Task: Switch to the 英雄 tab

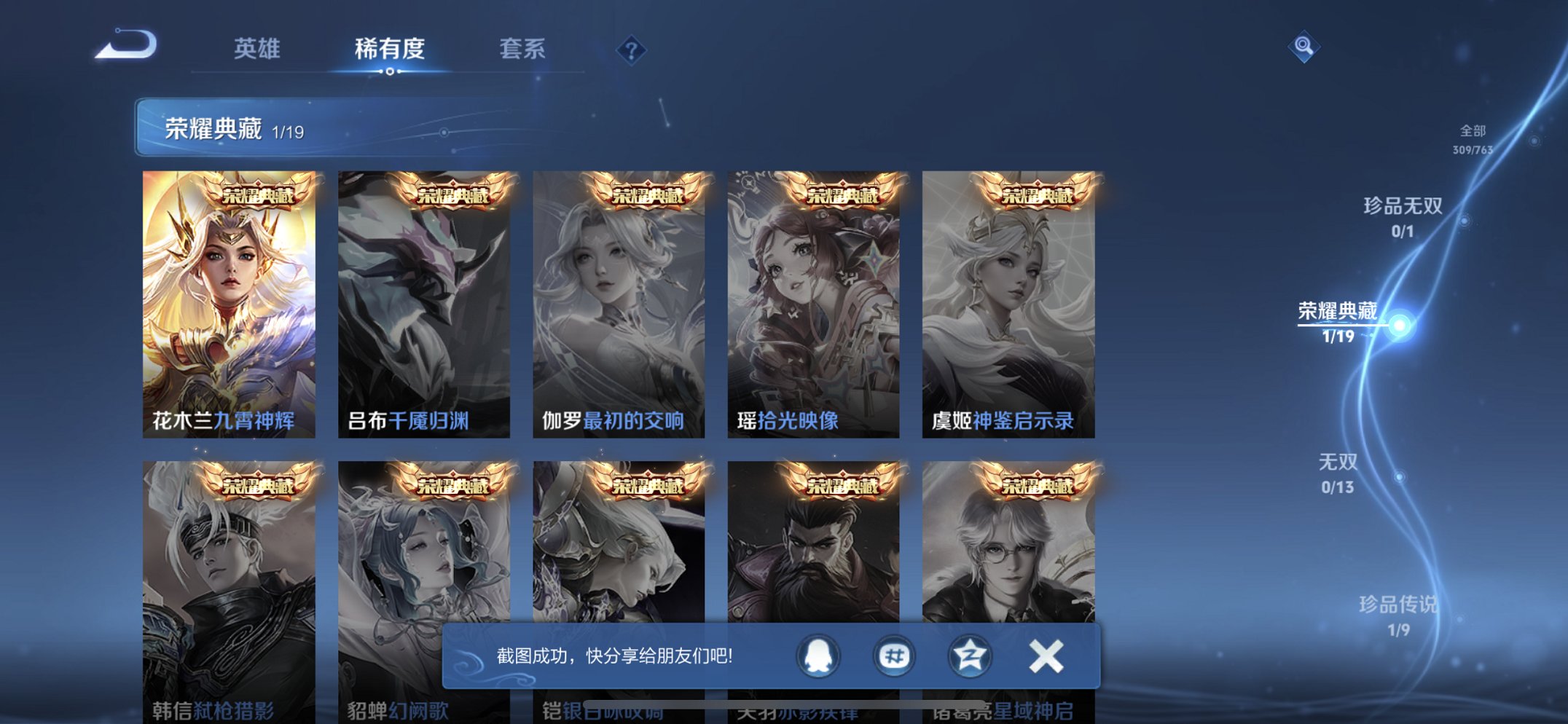Action: [256, 50]
